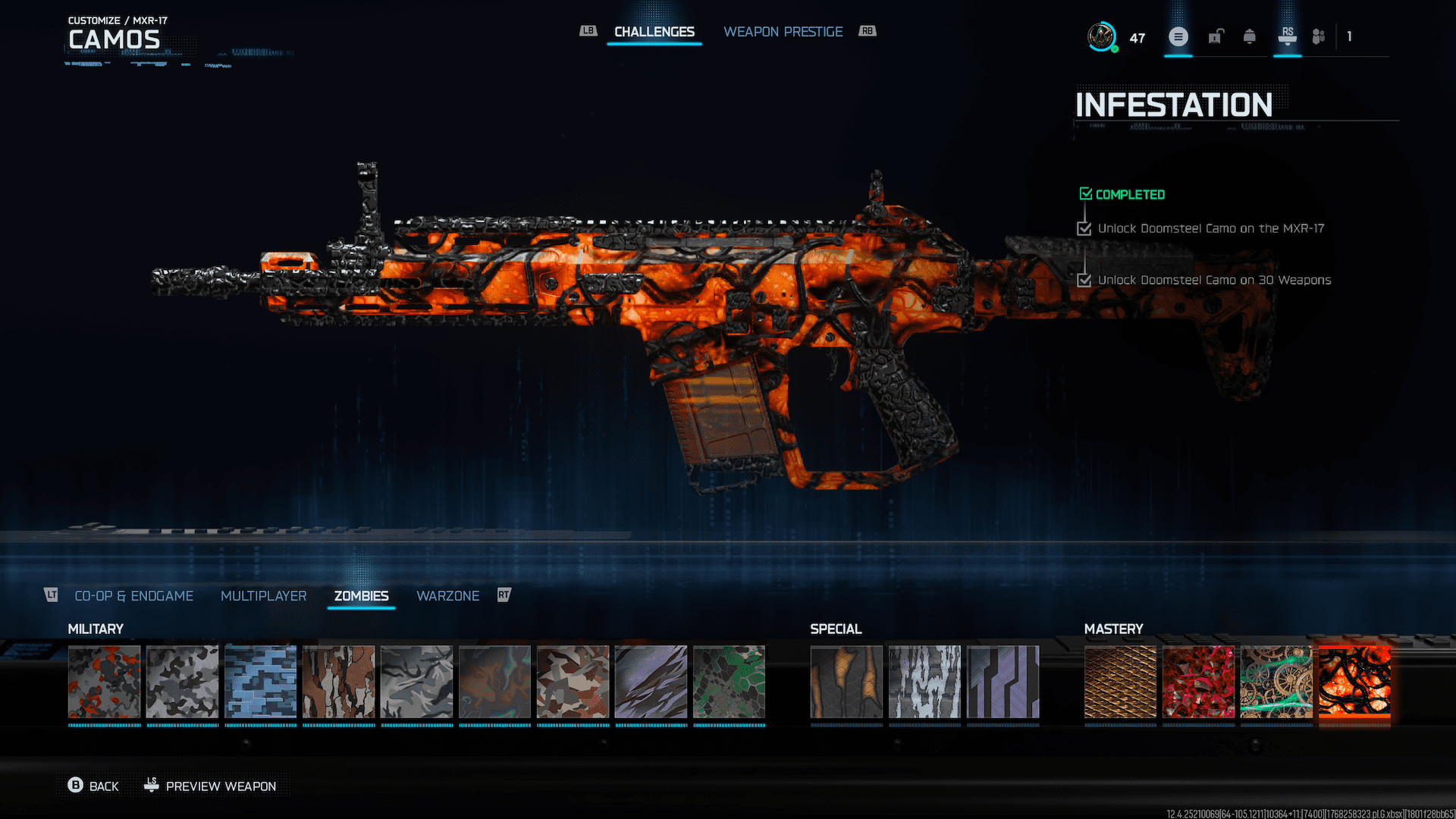Viewport: 1456px width, 819px height.
Task: Select the grey and orange-red splotch military camo
Action: (105, 682)
